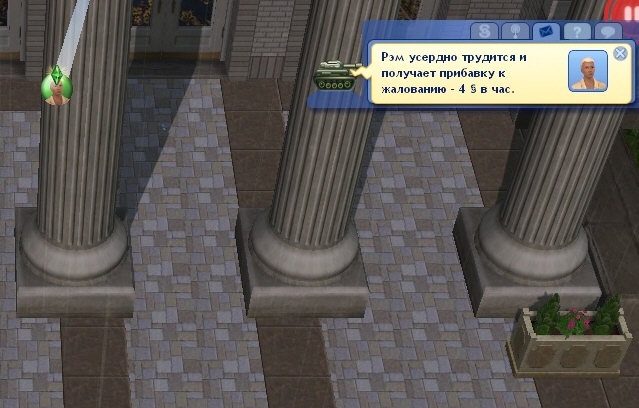Open the question mark hints tab
This screenshot has height=408, width=639.
tap(574, 32)
